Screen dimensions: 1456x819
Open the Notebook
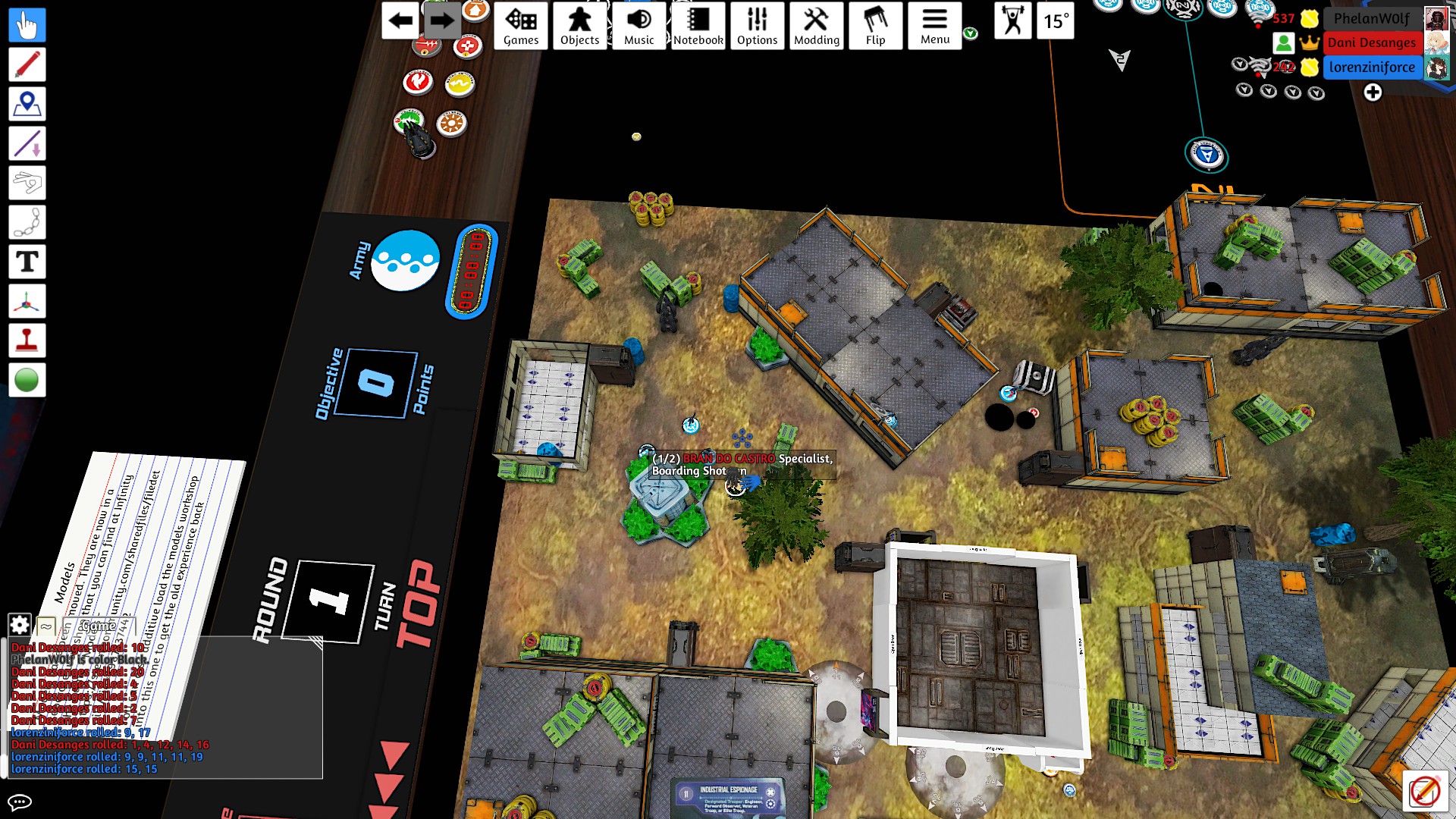click(x=698, y=26)
